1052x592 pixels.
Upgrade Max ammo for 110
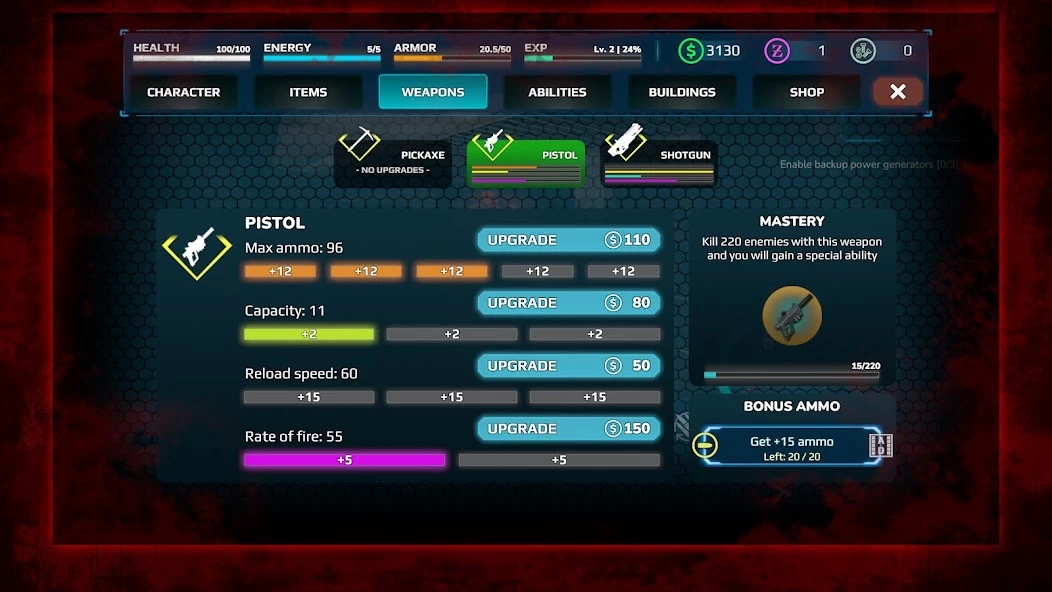568,240
